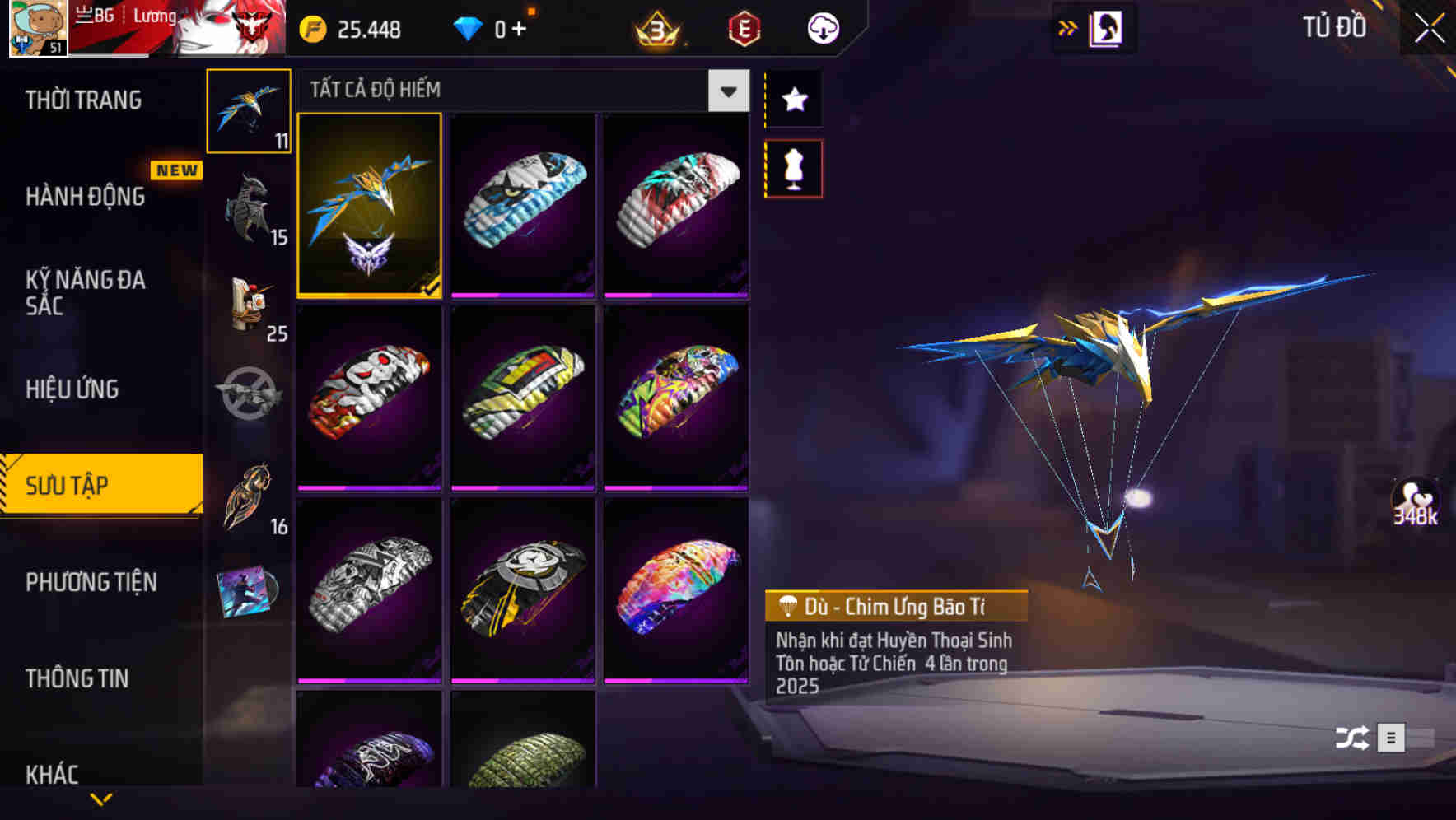Open the loot box category showing 16 items

coord(250,494)
